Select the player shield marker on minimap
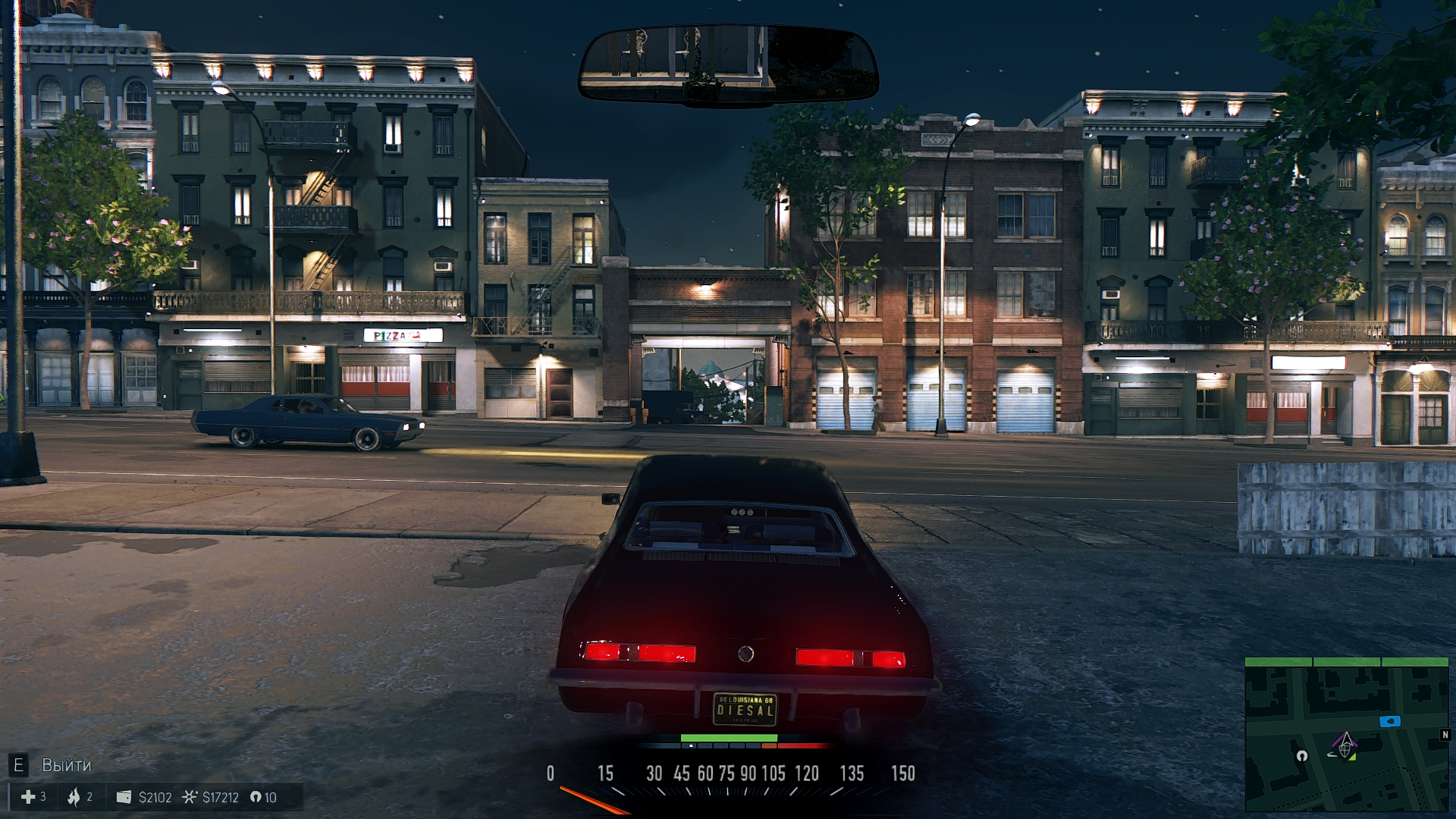Screen dimensions: 1456x819 [1346, 747]
